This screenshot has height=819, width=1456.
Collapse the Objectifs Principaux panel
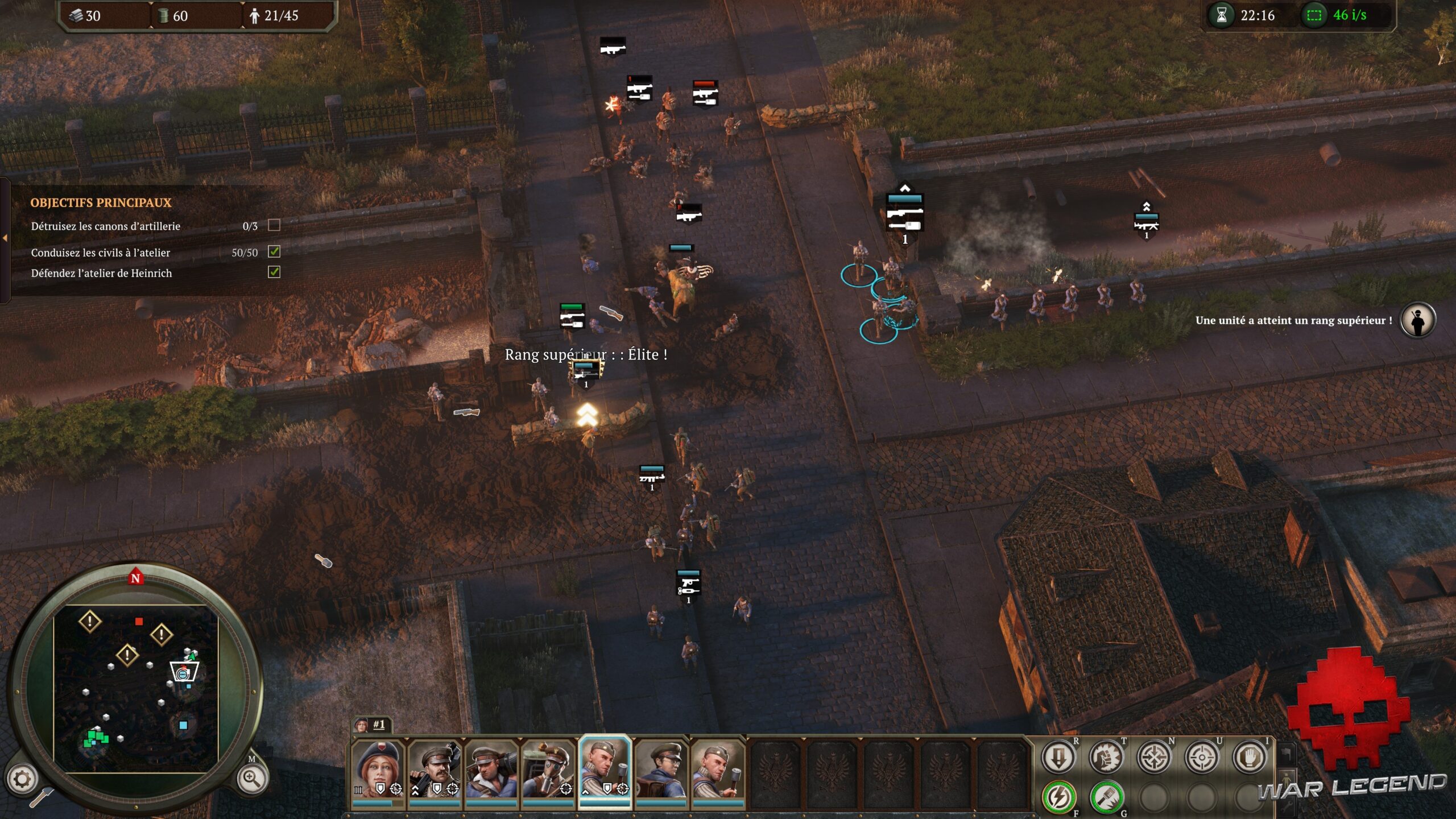tap(5, 239)
